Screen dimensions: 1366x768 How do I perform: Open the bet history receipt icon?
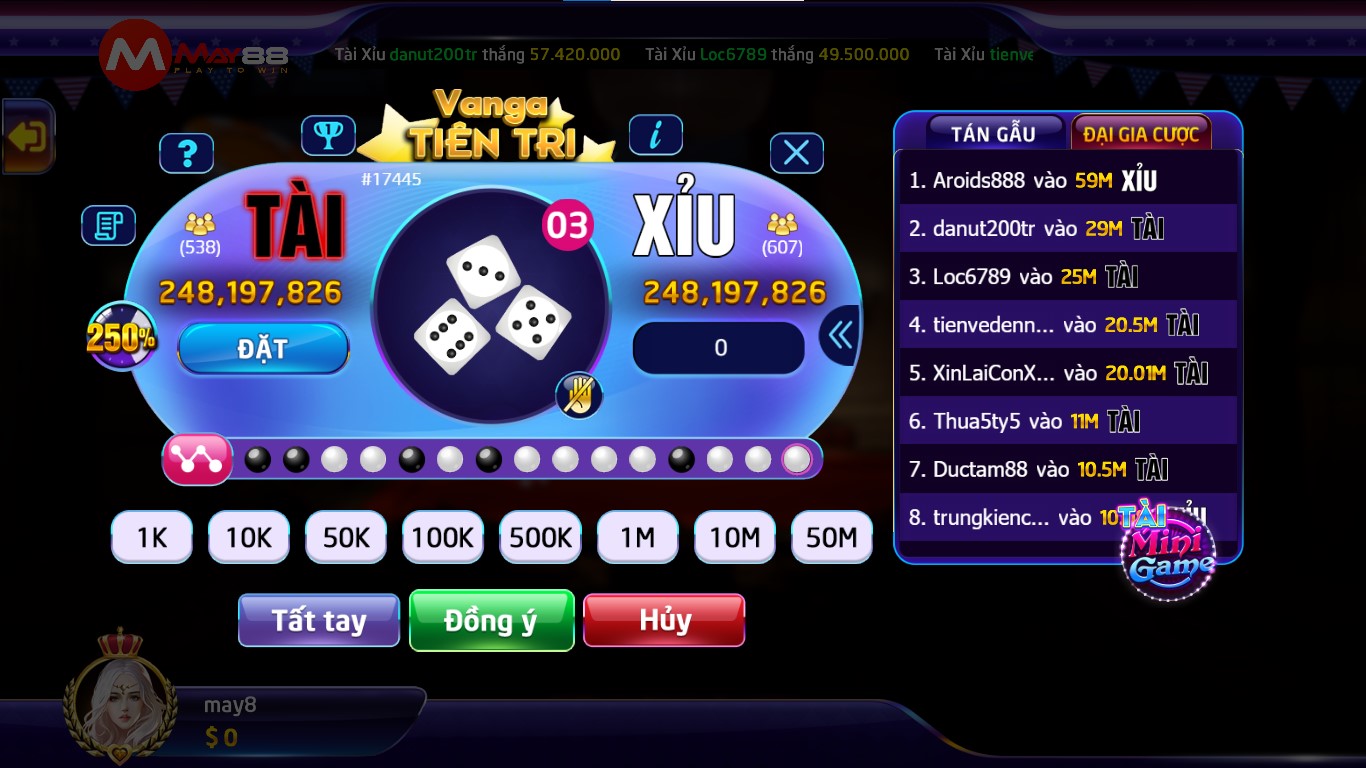tap(108, 226)
